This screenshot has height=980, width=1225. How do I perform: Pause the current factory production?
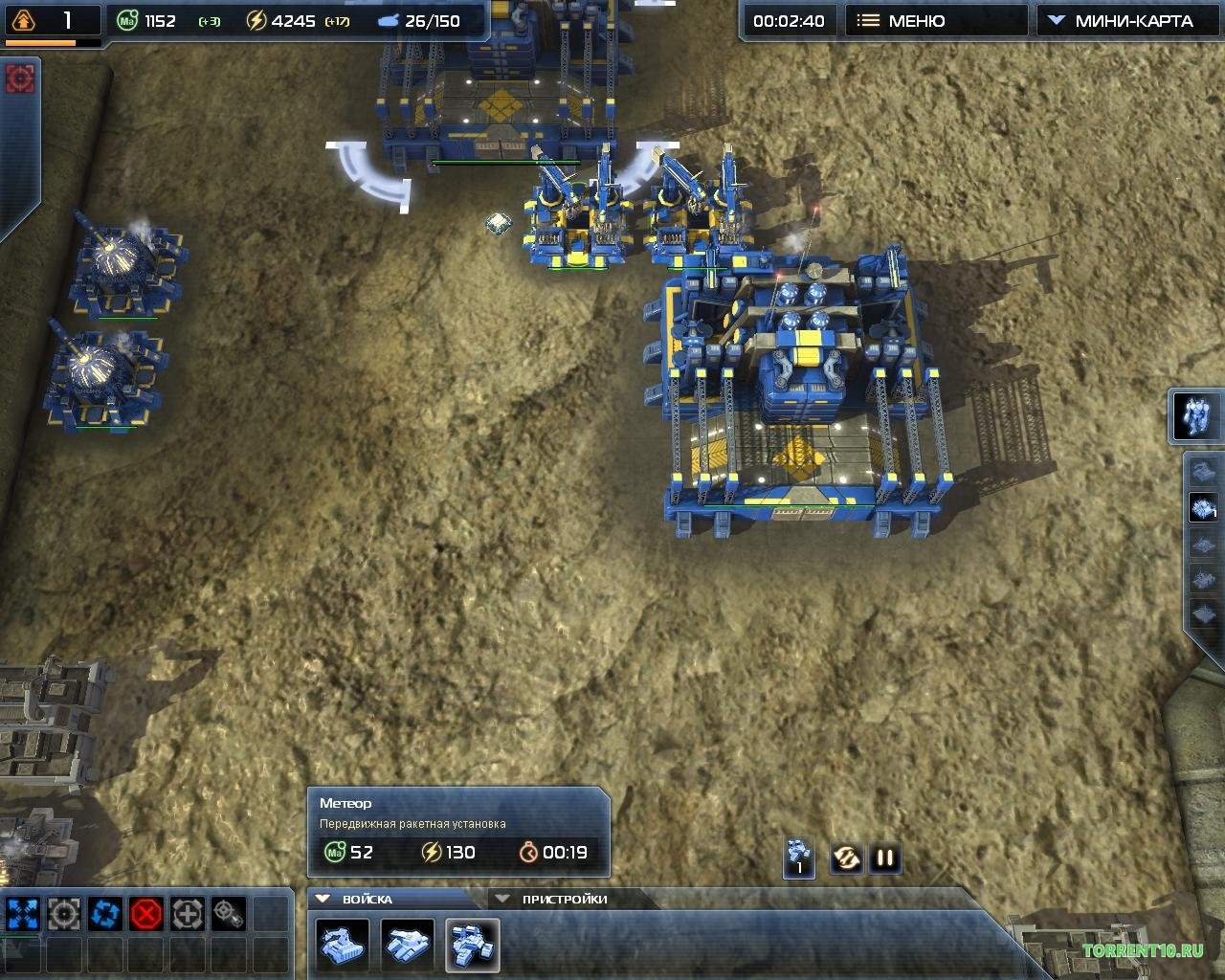pyautogui.click(x=884, y=857)
